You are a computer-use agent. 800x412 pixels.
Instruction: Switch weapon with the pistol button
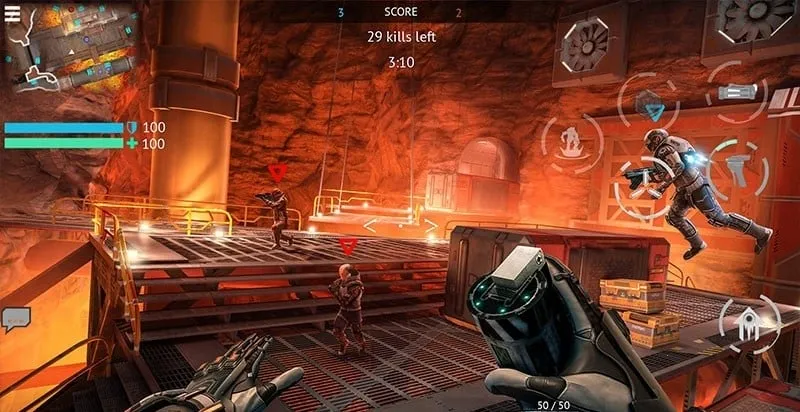point(739,165)
